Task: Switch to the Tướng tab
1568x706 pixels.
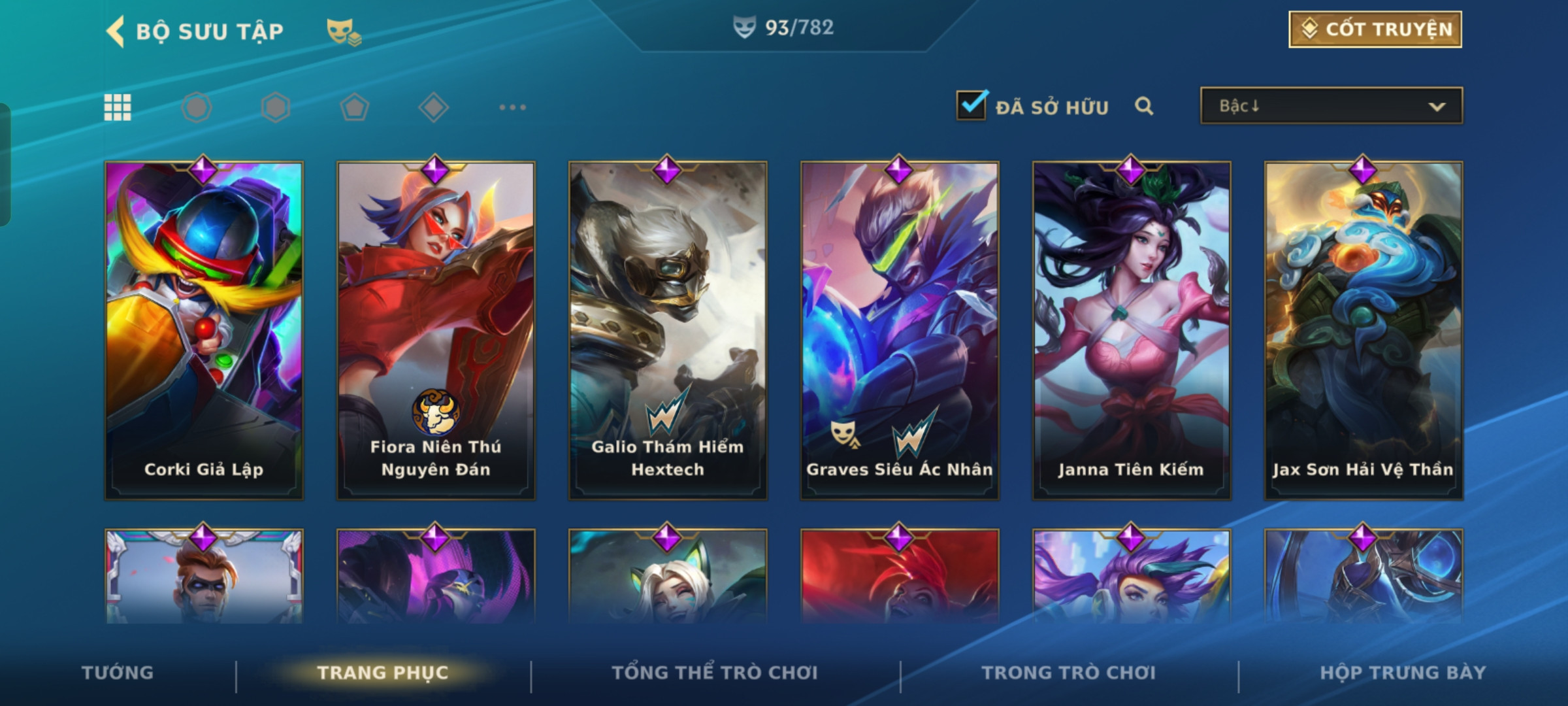Action: [x=118, y=673]
